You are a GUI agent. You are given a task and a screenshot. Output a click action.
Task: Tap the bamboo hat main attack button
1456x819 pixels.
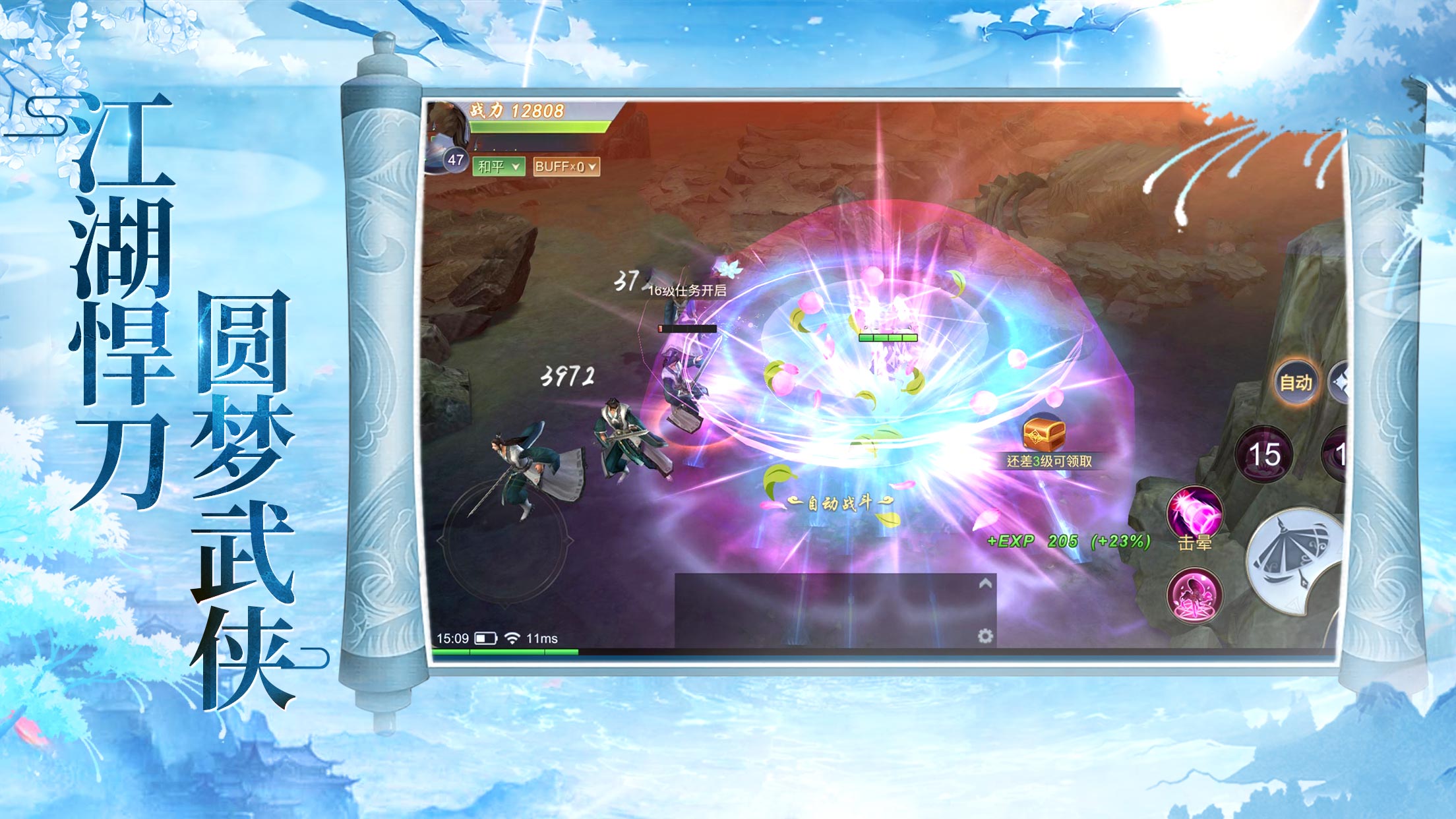(x=1296, y=561)
